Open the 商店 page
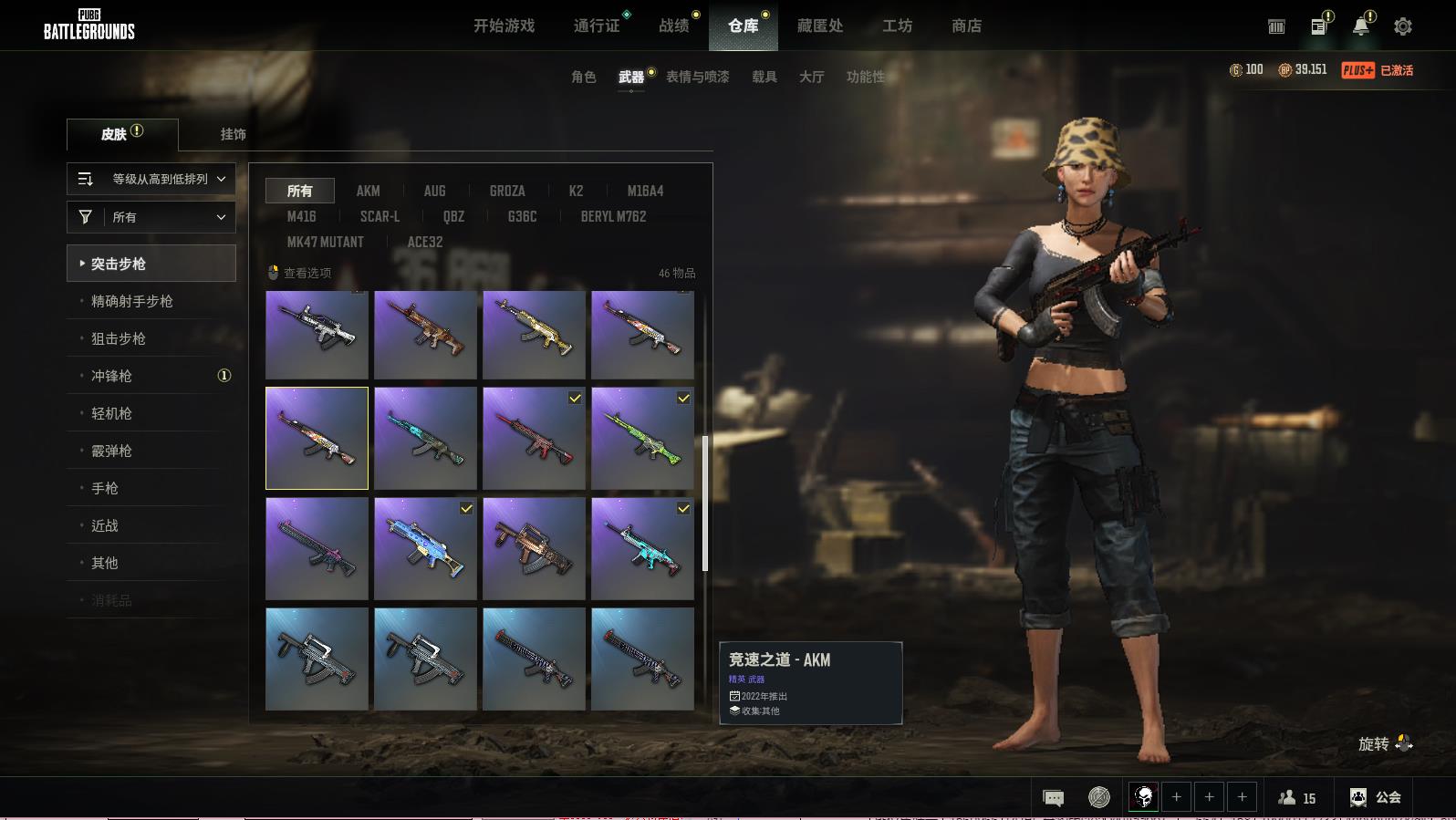The image size is (1456, 820). [x=966, y=26]
